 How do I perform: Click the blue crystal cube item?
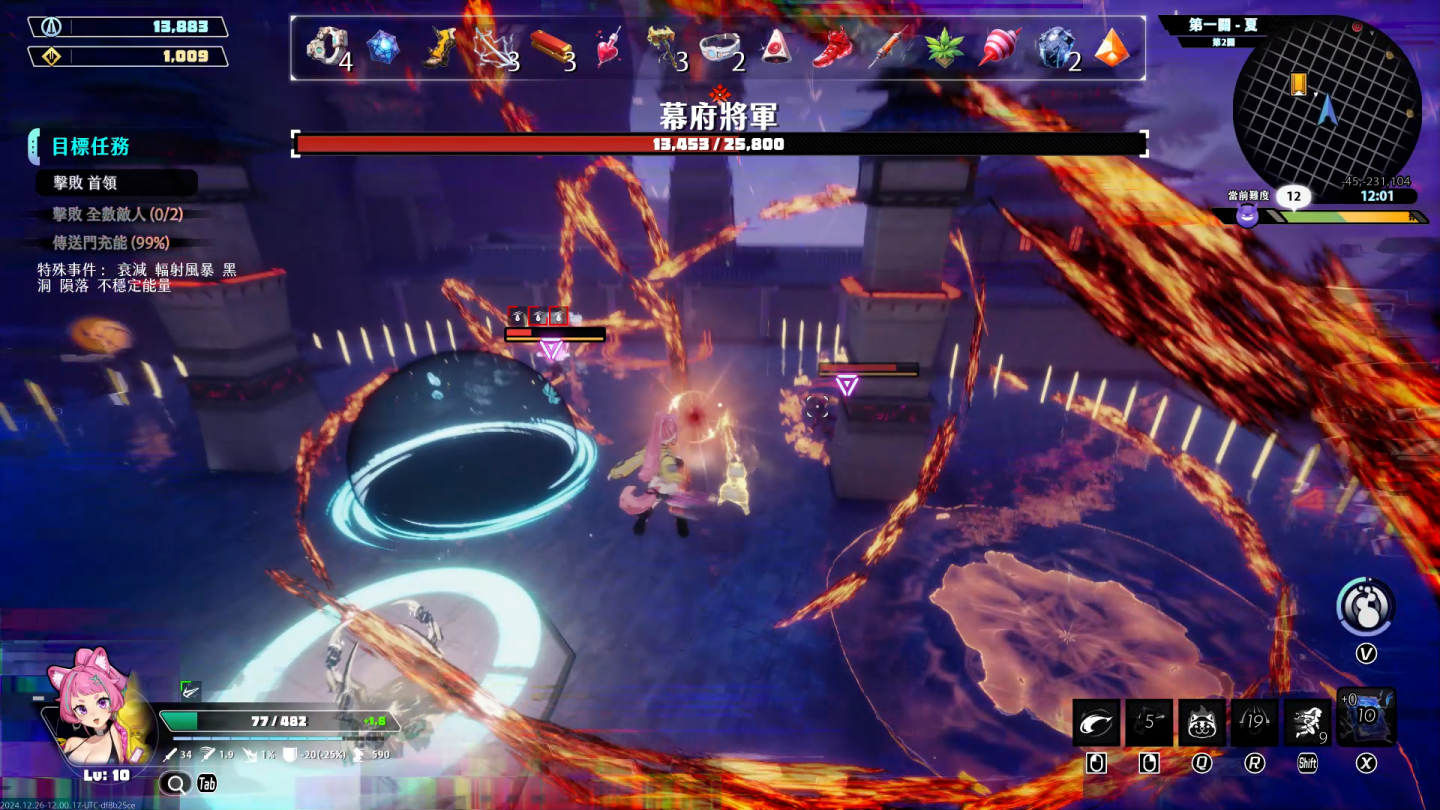coord(383,47)
